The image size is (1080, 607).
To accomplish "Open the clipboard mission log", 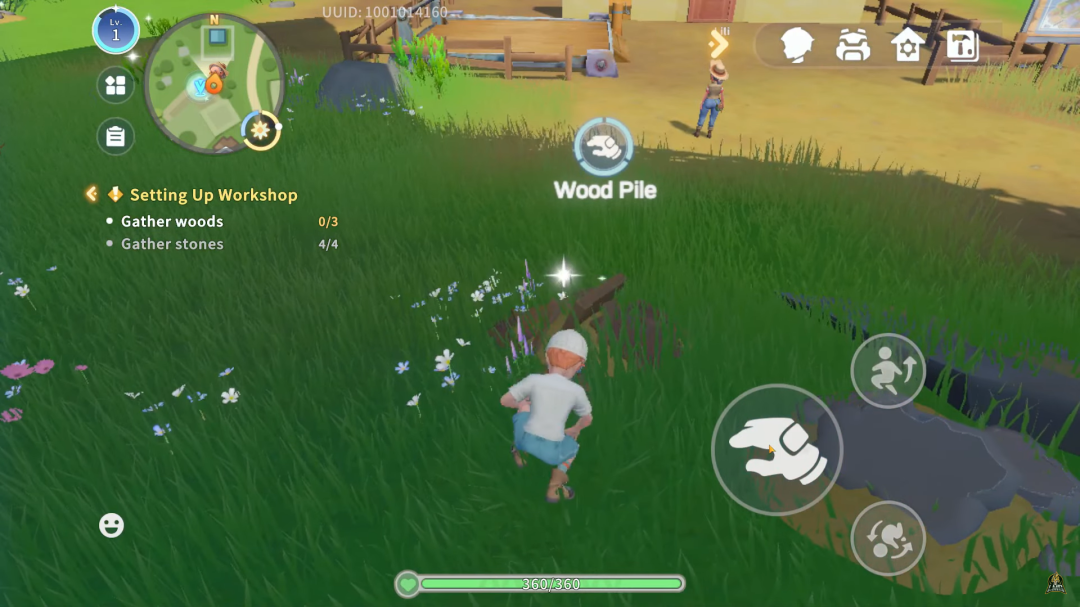I will [116, 136].
